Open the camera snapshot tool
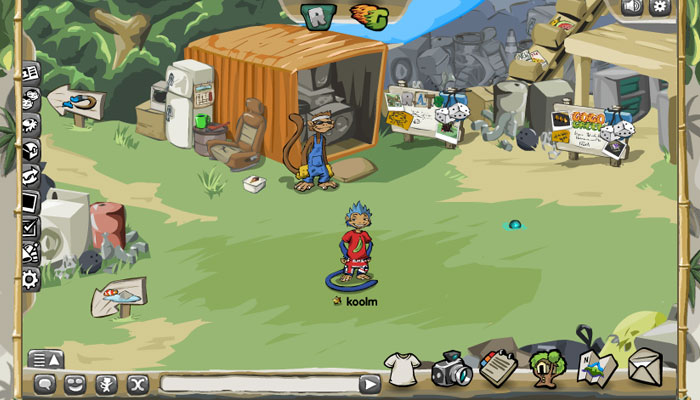Image resolution: width=700 pixels, height=400 pixels. pyautogui.click(x=451, y=369)
